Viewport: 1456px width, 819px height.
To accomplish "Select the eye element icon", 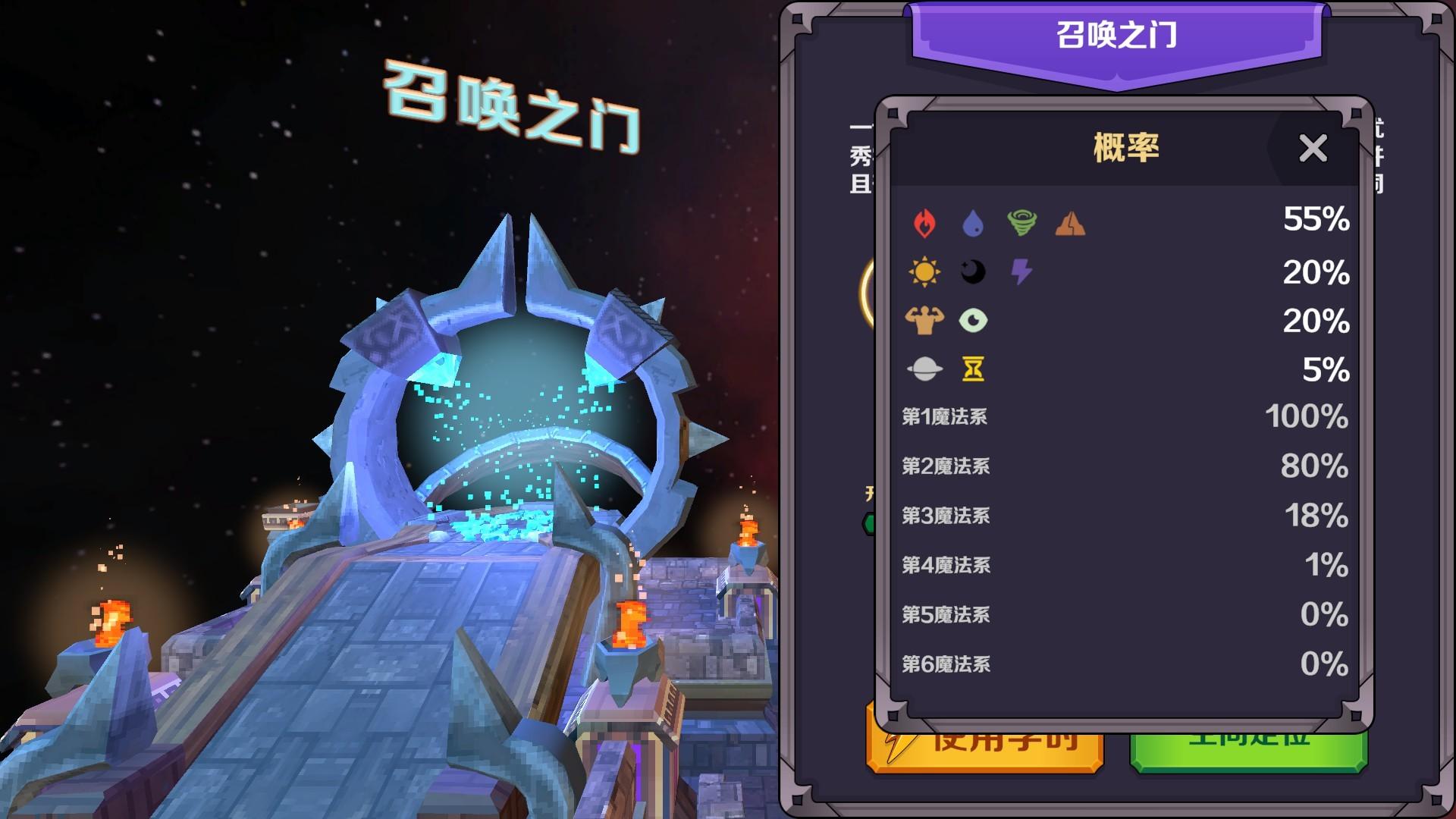I will coord(974,320).
